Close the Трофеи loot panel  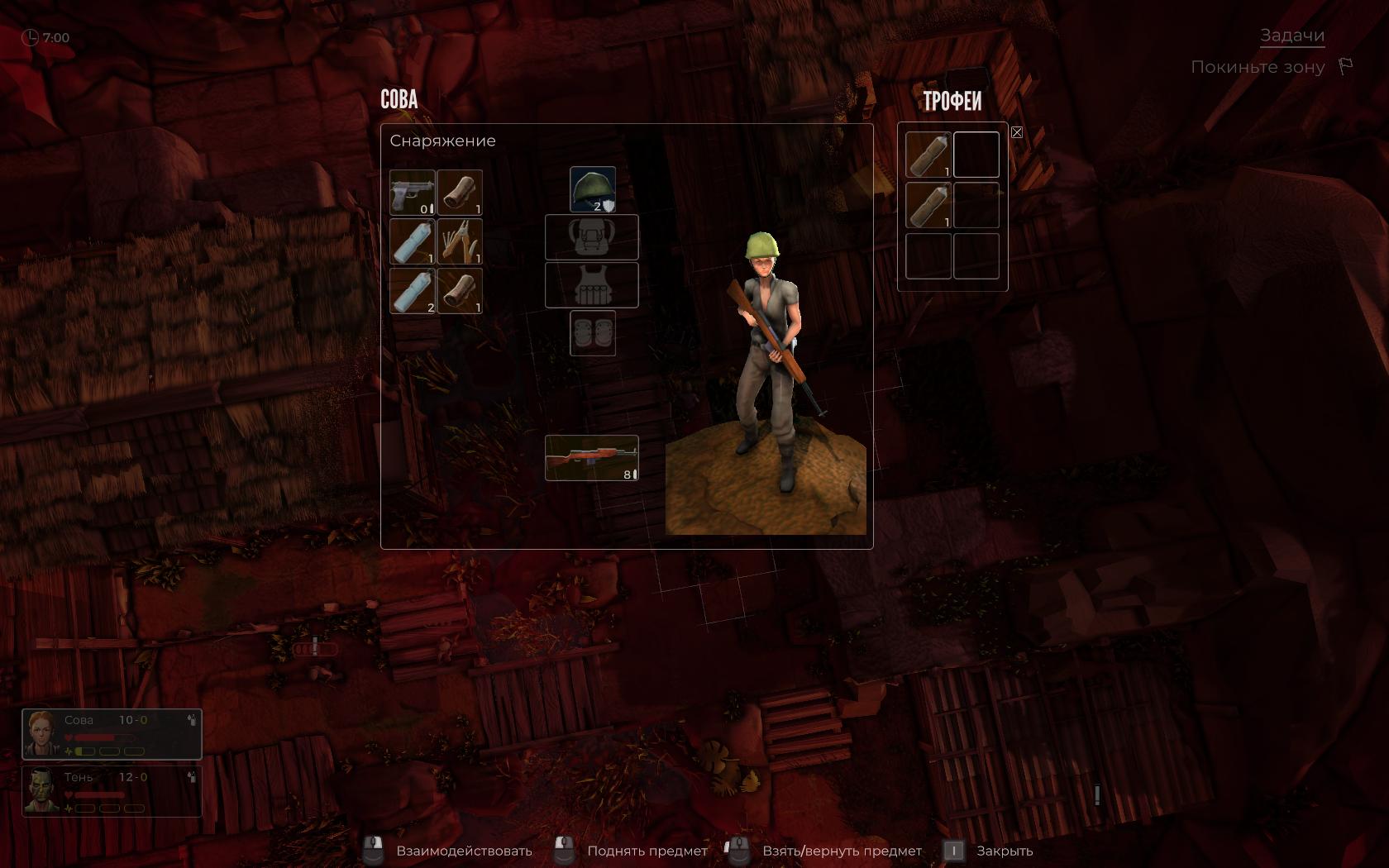1017,132
